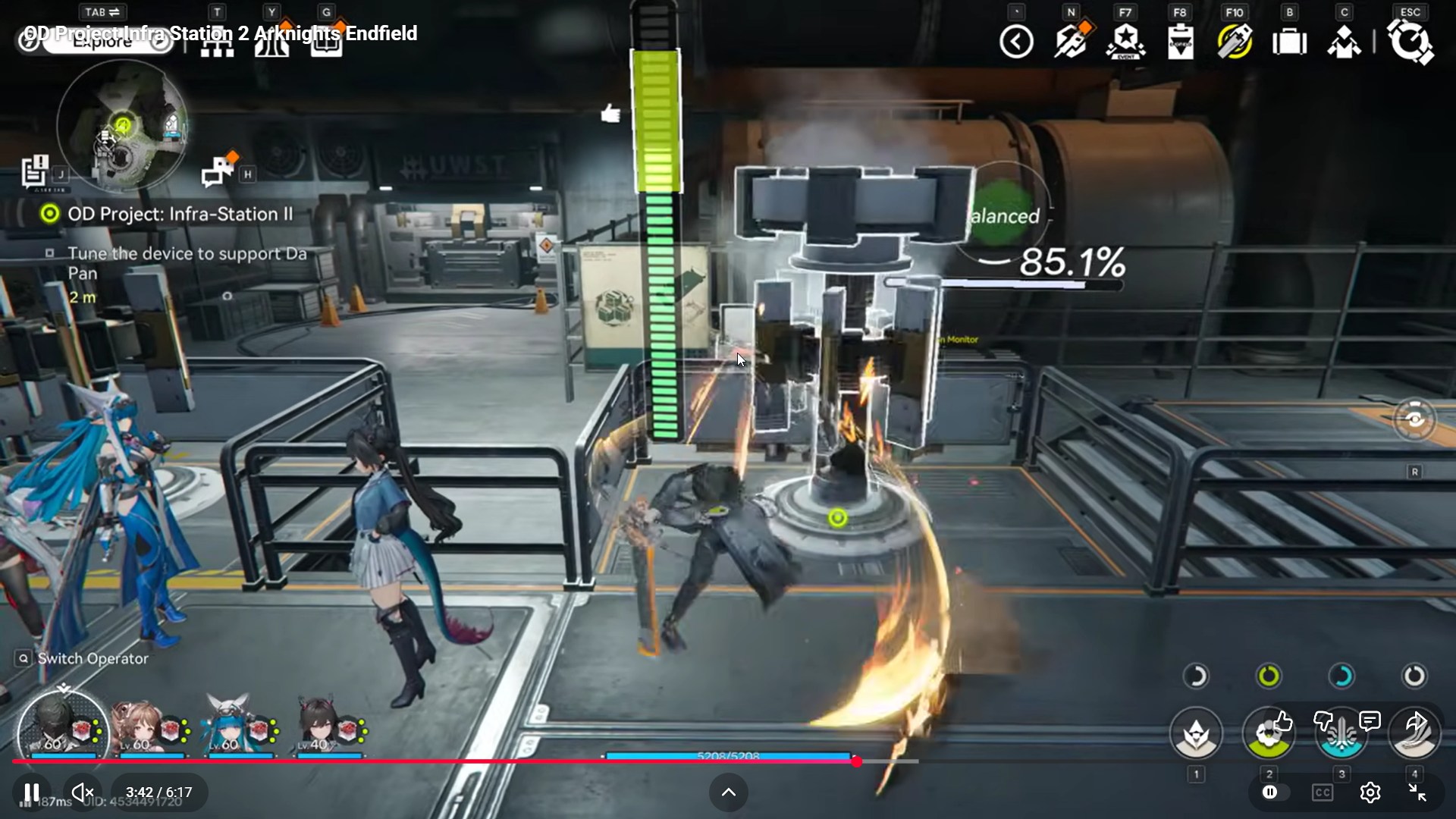
Task: Open the backpack briefcase icon
Action: tap(1289, 42)
